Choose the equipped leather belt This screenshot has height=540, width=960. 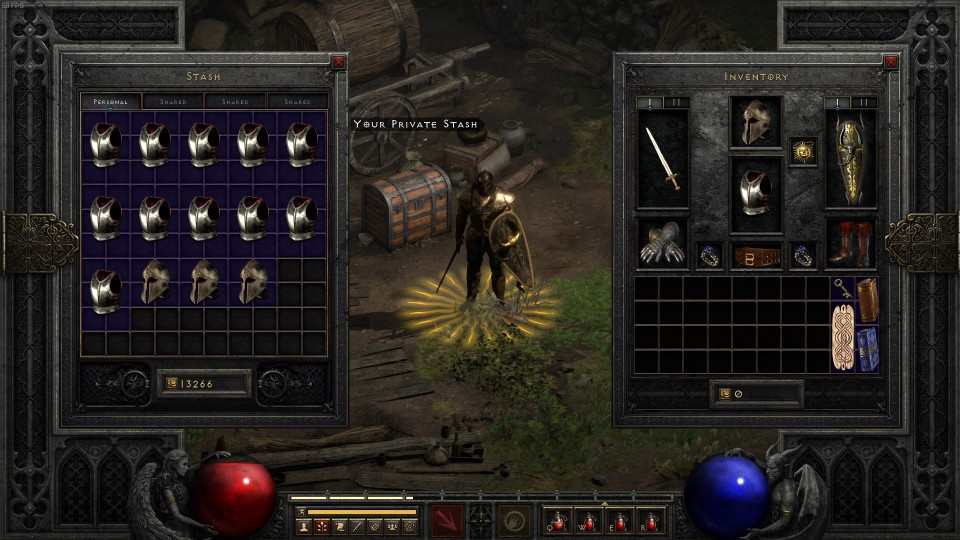pos(756,256)
